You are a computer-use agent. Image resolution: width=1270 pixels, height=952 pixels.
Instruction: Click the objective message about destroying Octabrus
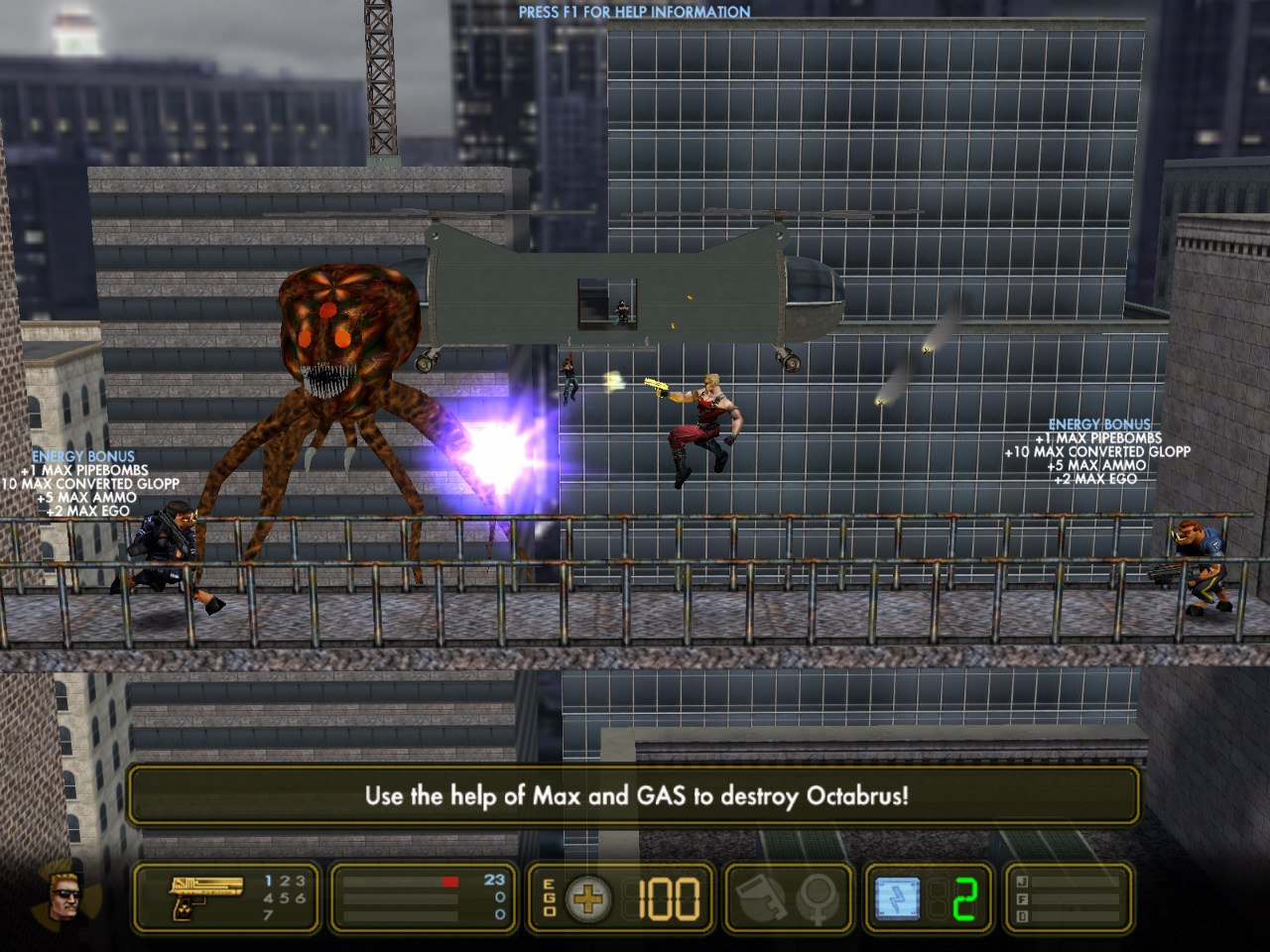pos(635,795)
